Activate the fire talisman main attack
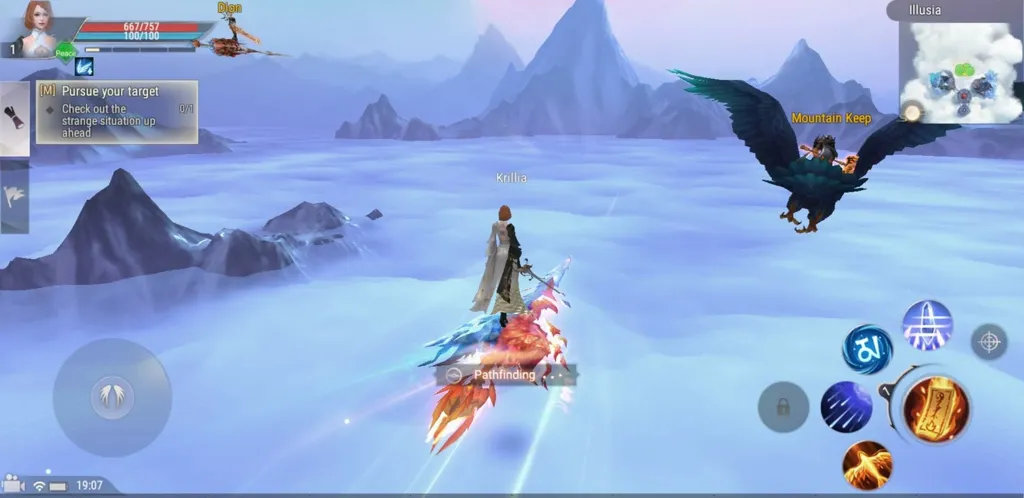Viewport: 1024px width, 498px height. [x=935, y=407]
